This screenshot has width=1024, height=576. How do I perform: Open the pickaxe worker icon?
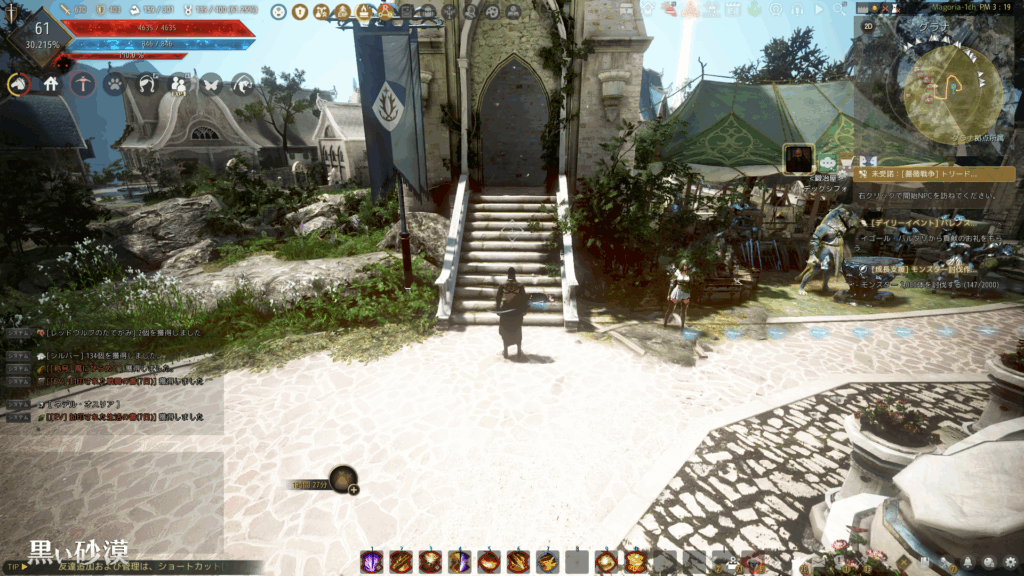[x=82, y=85]
